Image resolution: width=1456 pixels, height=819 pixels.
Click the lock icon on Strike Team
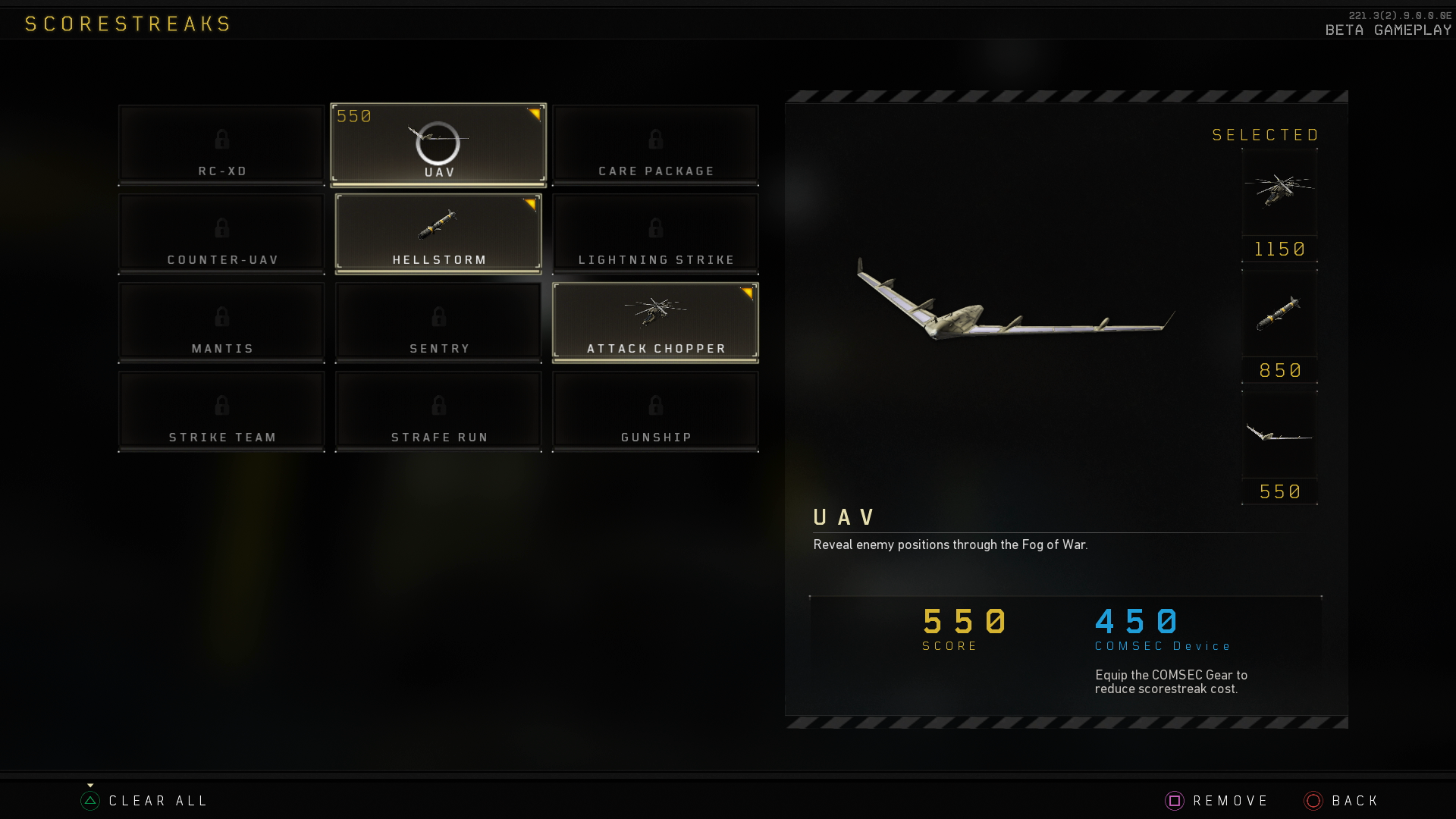(x=221, y=406)
